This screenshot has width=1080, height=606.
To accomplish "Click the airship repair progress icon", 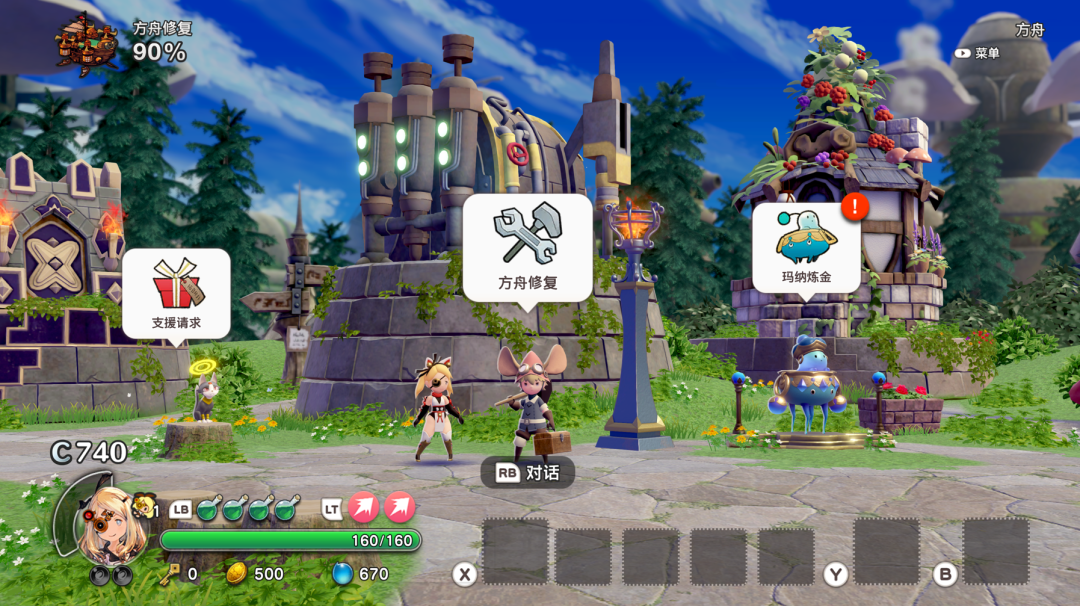I will (x=86, y=42).
